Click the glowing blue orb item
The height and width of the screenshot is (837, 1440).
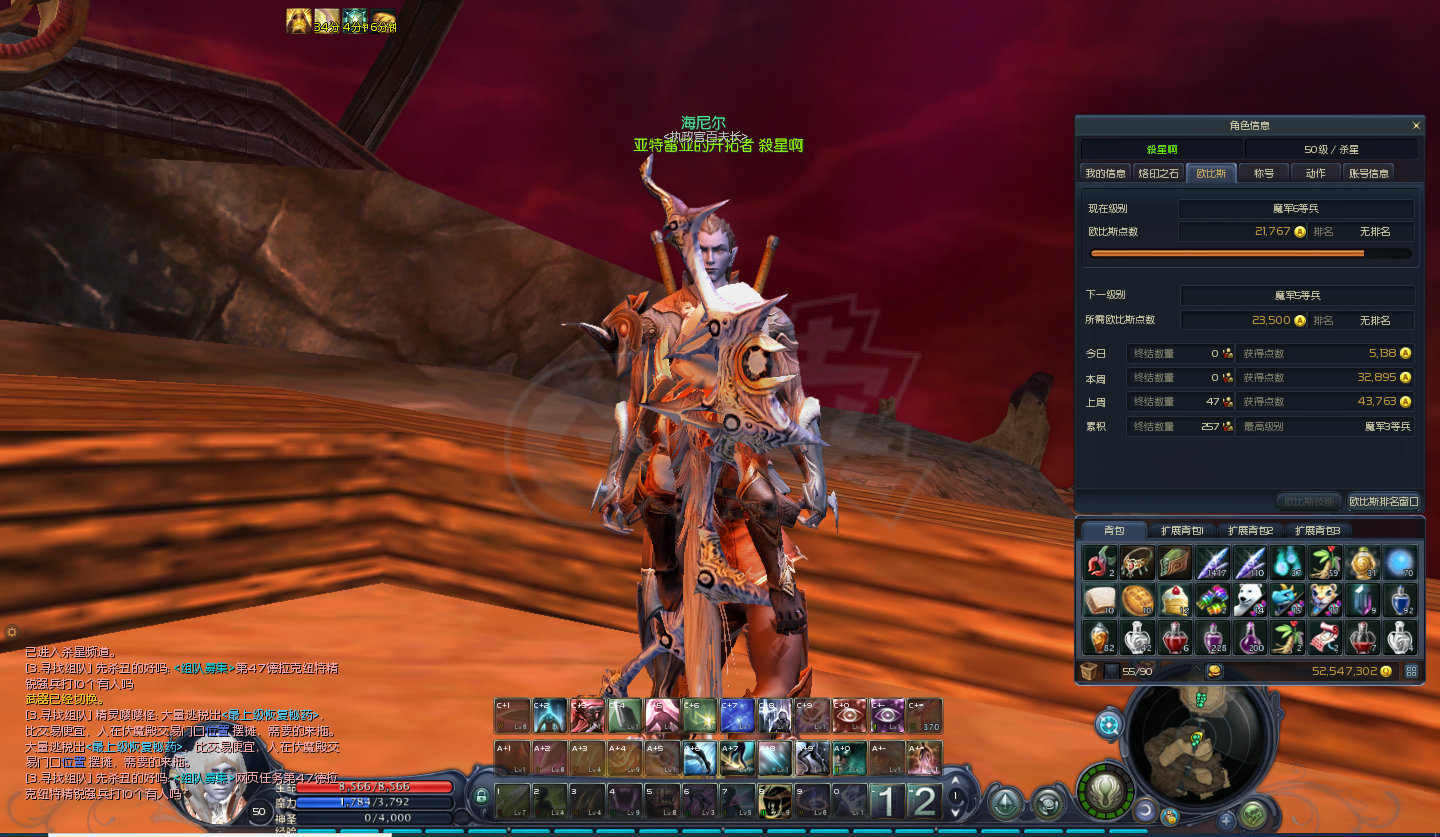[1400, 563]
